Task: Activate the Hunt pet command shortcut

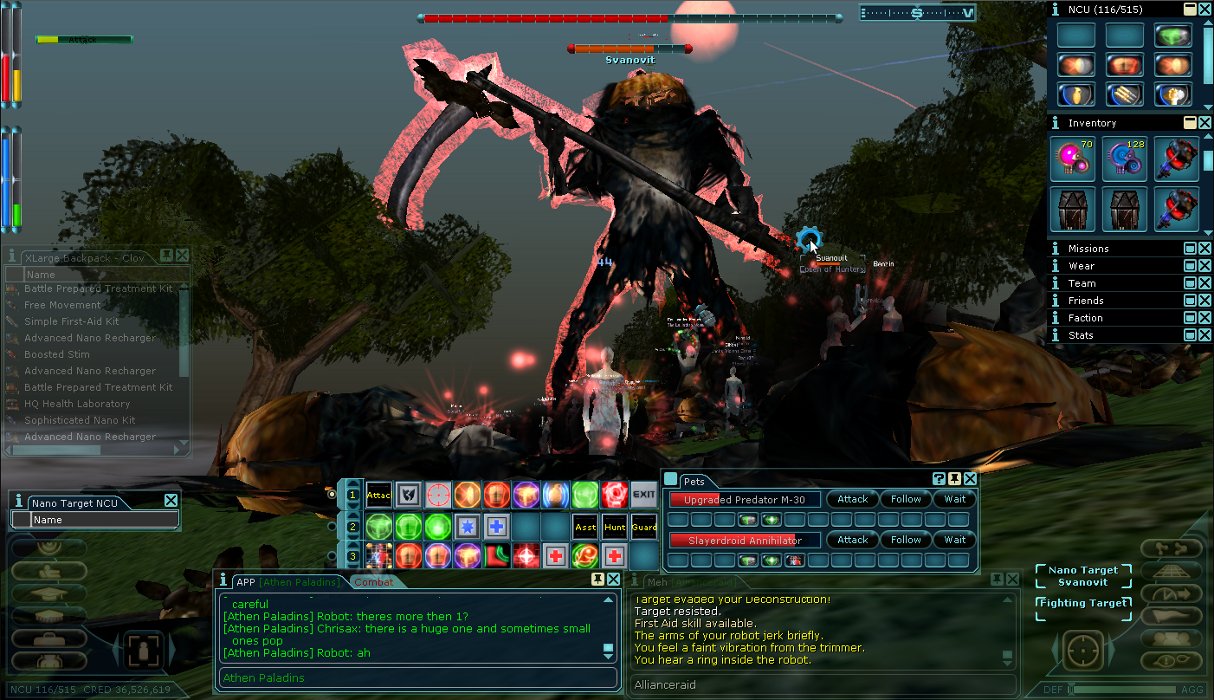Action: (614, 526)
